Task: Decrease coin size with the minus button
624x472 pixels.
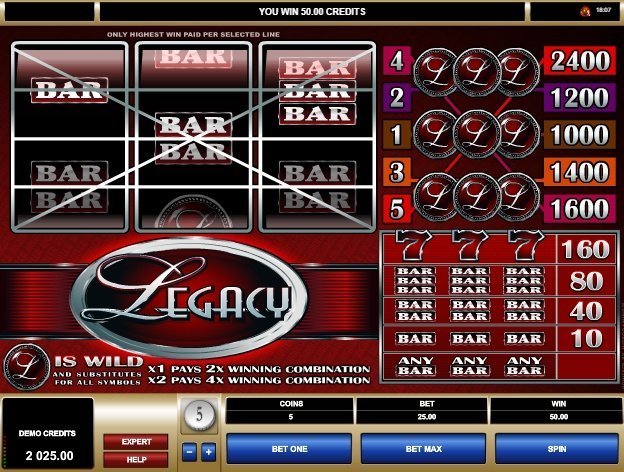Action: pyautogui.click(x=190, y=452)
